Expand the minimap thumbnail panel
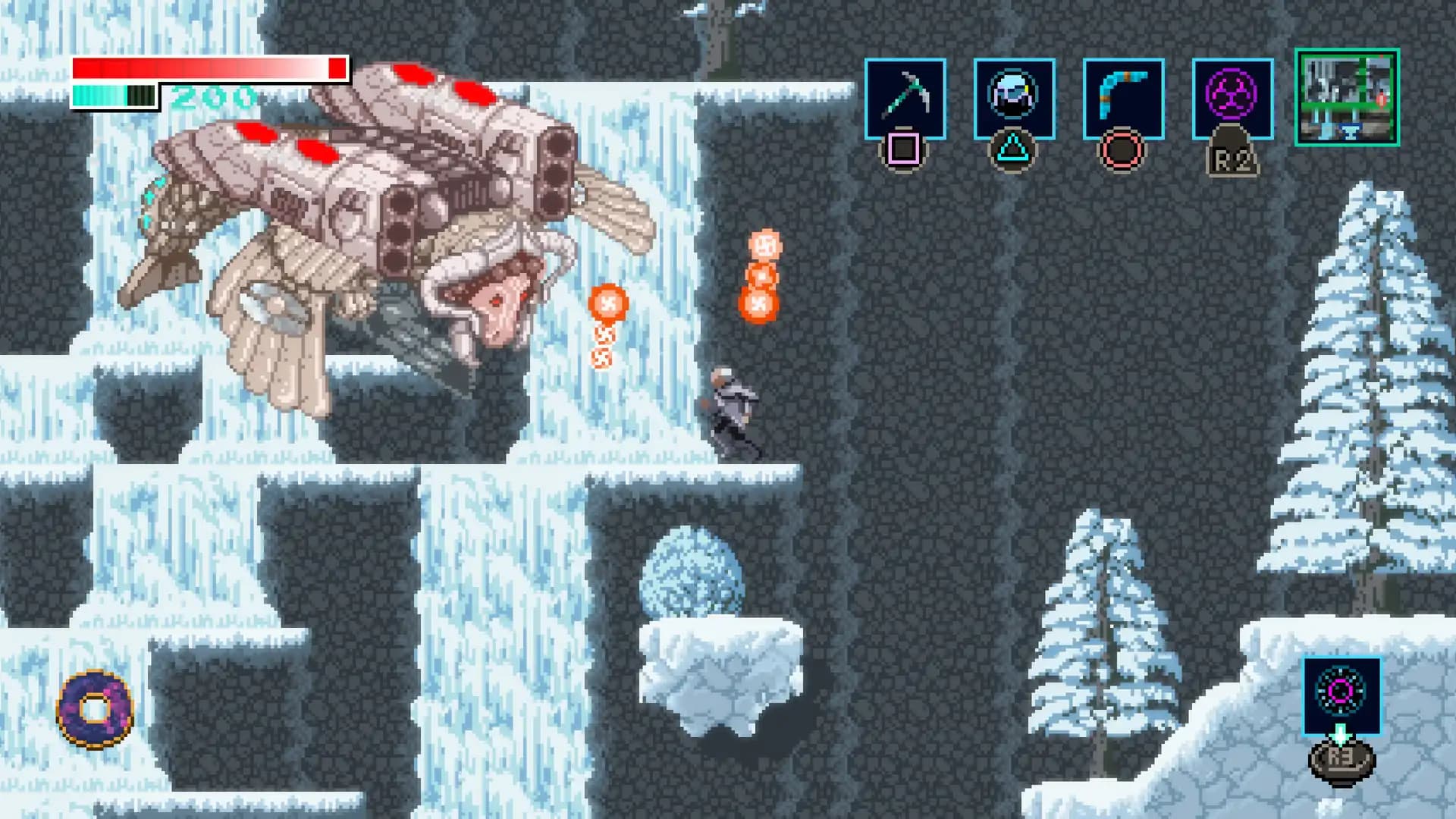The image size is (1456, 819). pyautogui.click(x=1346, y=99)
